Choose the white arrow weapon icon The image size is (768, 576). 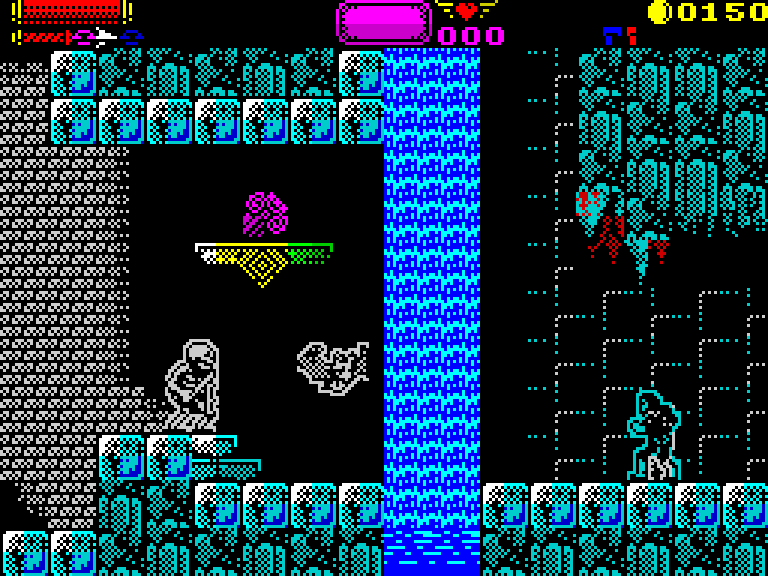coord(105,37)
